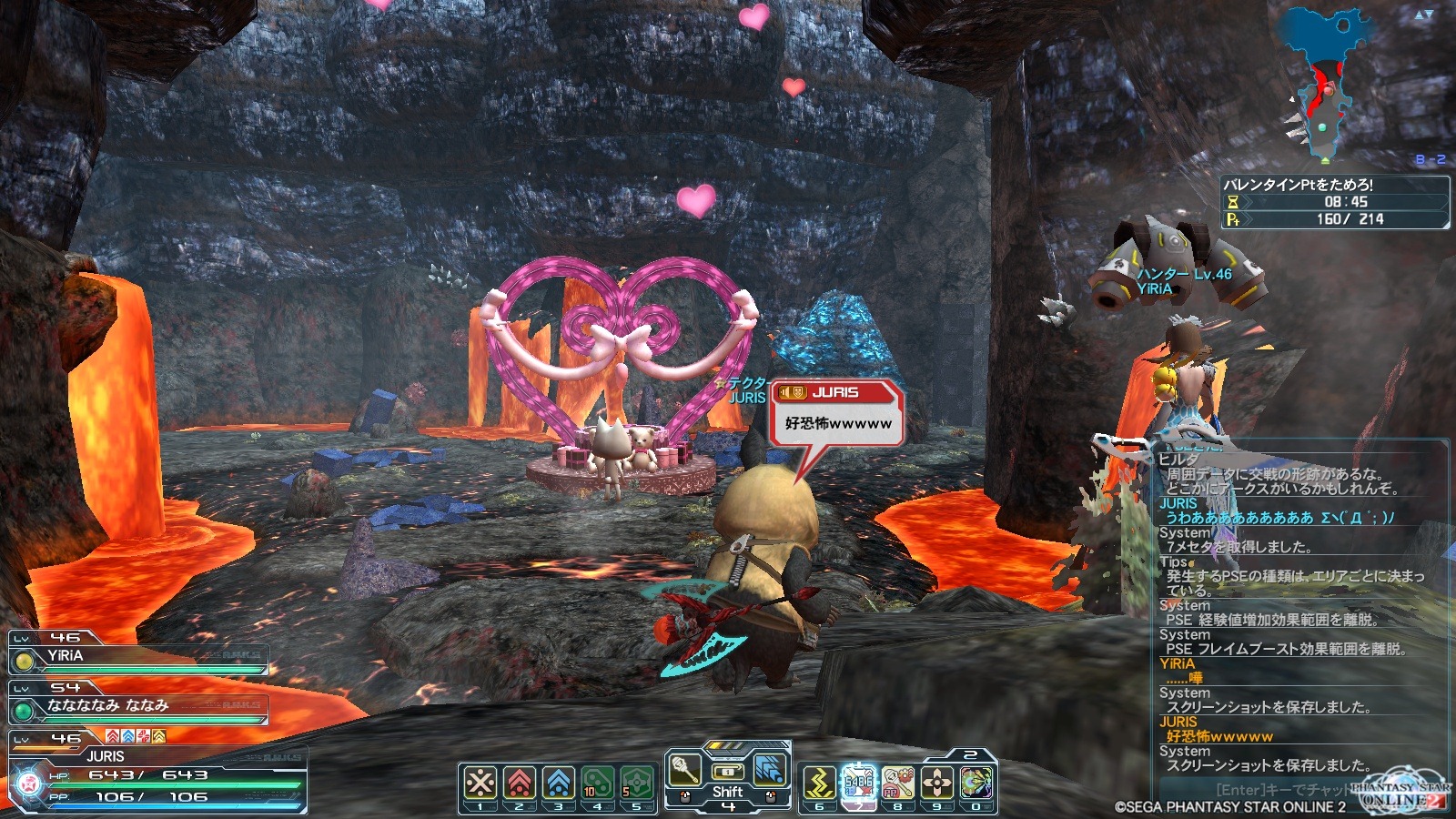
Task: Select the blue arrows photon art icon
Action: click(x=770, y=771)
